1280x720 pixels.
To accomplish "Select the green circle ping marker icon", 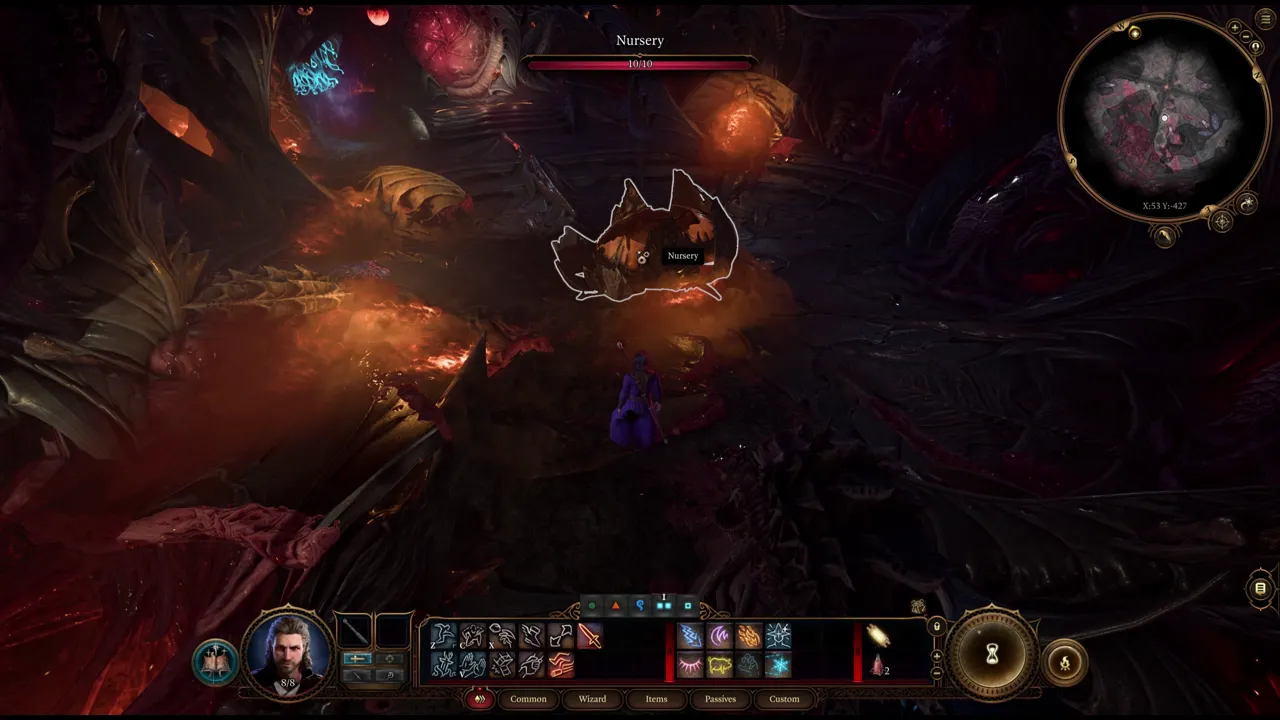I will click(x=592, y=603).
